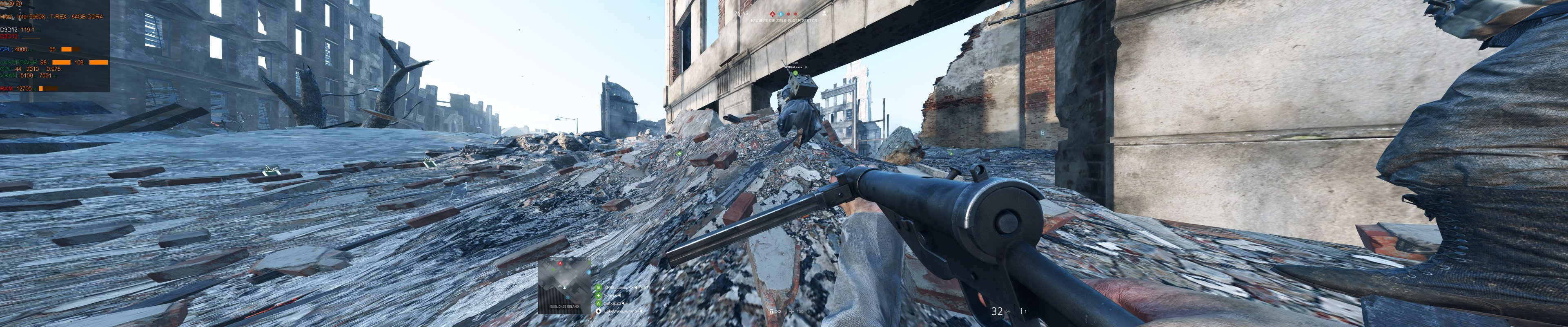Click the squad leader diamond beside SPRituLaxxx

click(631, 287)
